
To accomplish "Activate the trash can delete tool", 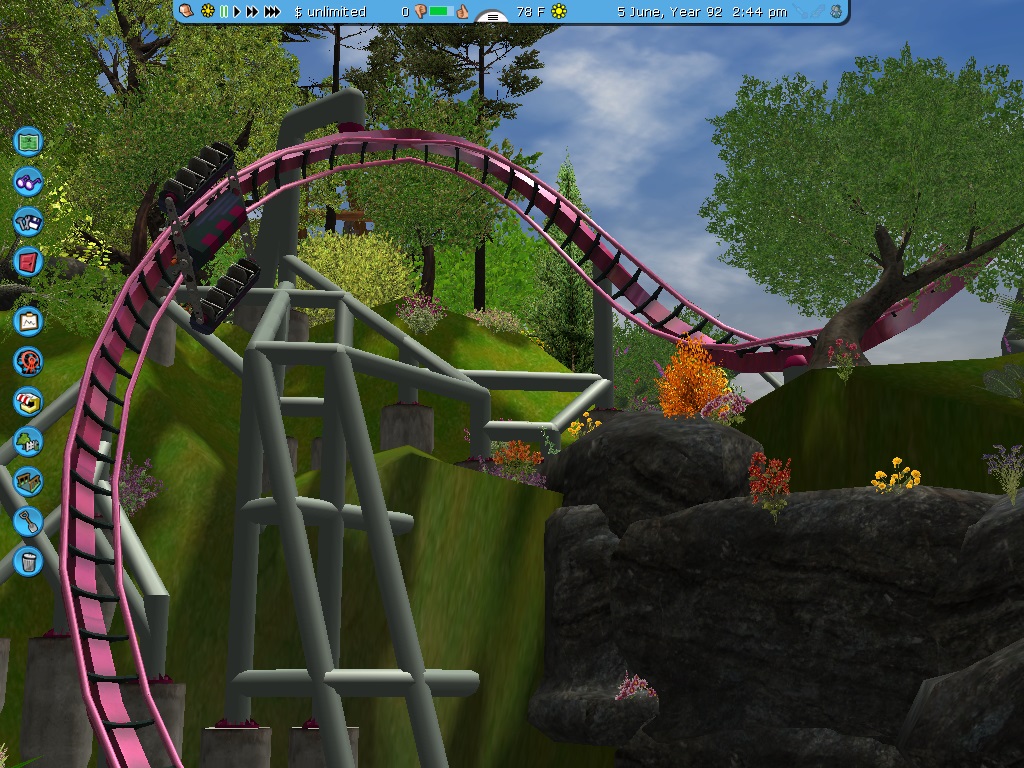I will tap(29, 561).
